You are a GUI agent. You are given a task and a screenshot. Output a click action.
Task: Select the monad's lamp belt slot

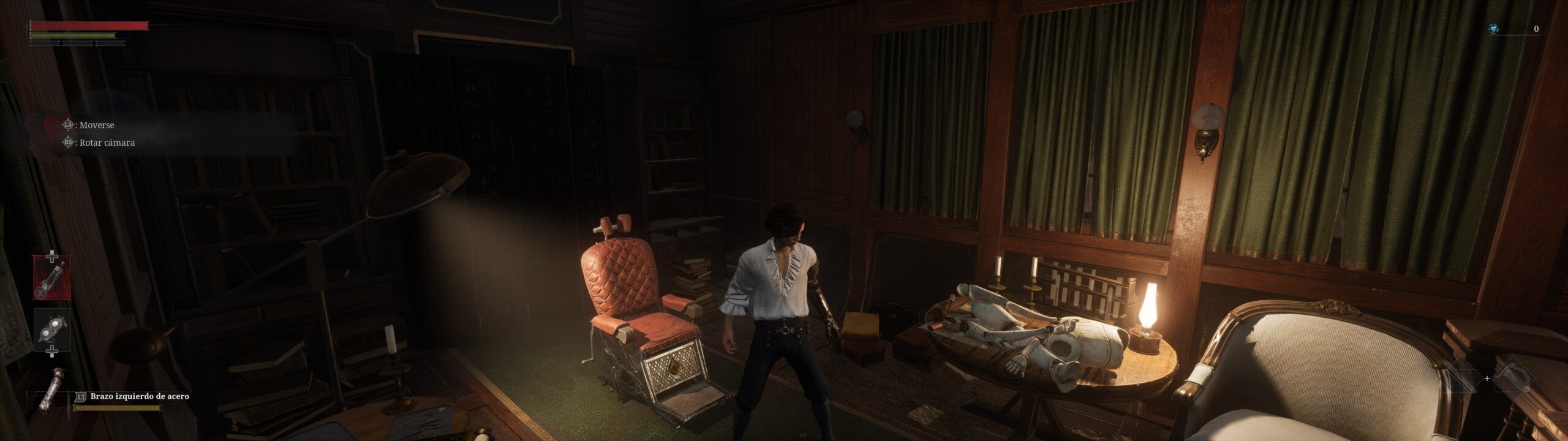coord(52,330)
